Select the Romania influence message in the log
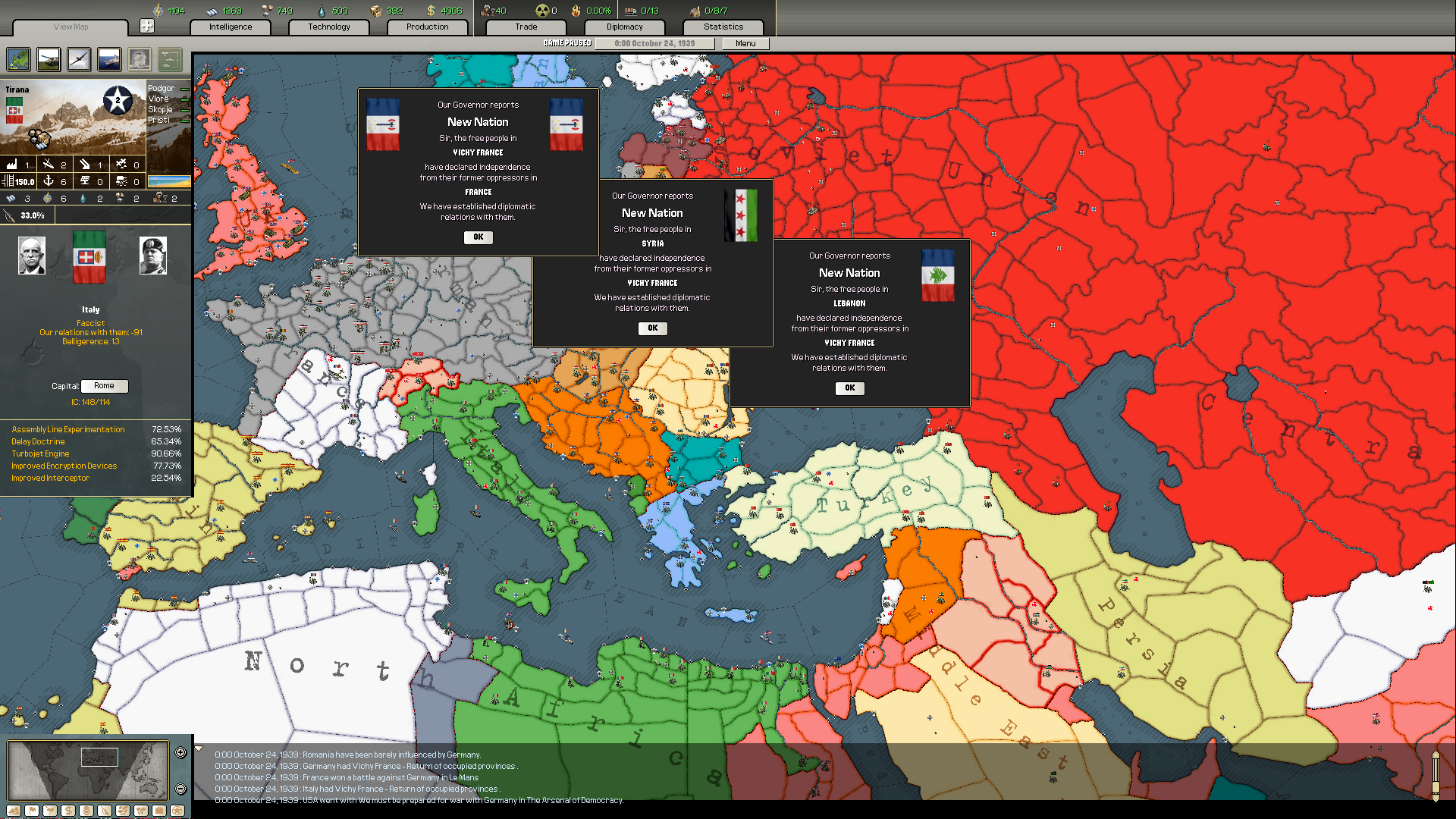This screenshot has width=1456, height=819. click(x=348, y=755)
